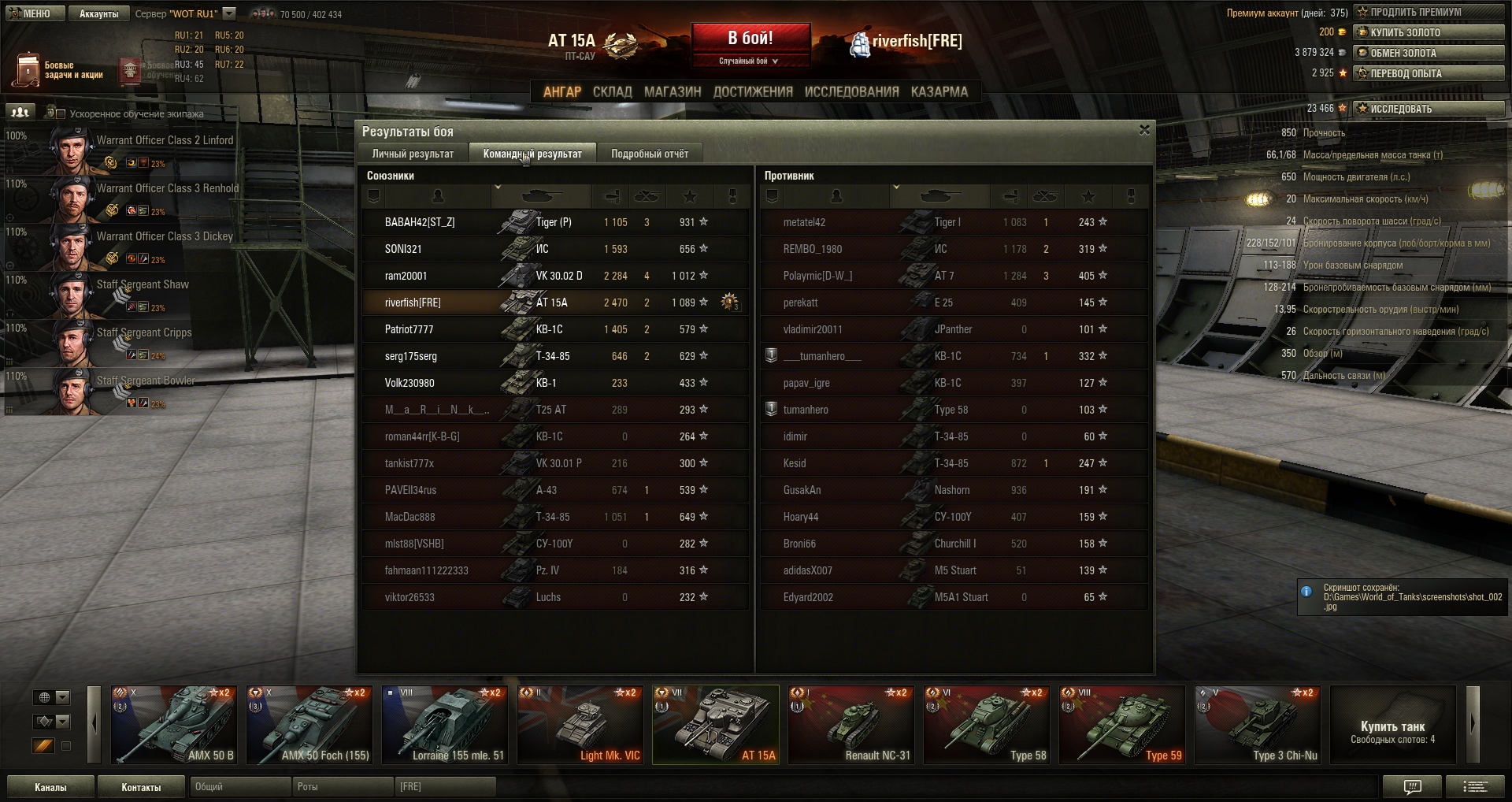Select the Type 59 tank
This screenshot has width=1512, height=802.
1121,725
